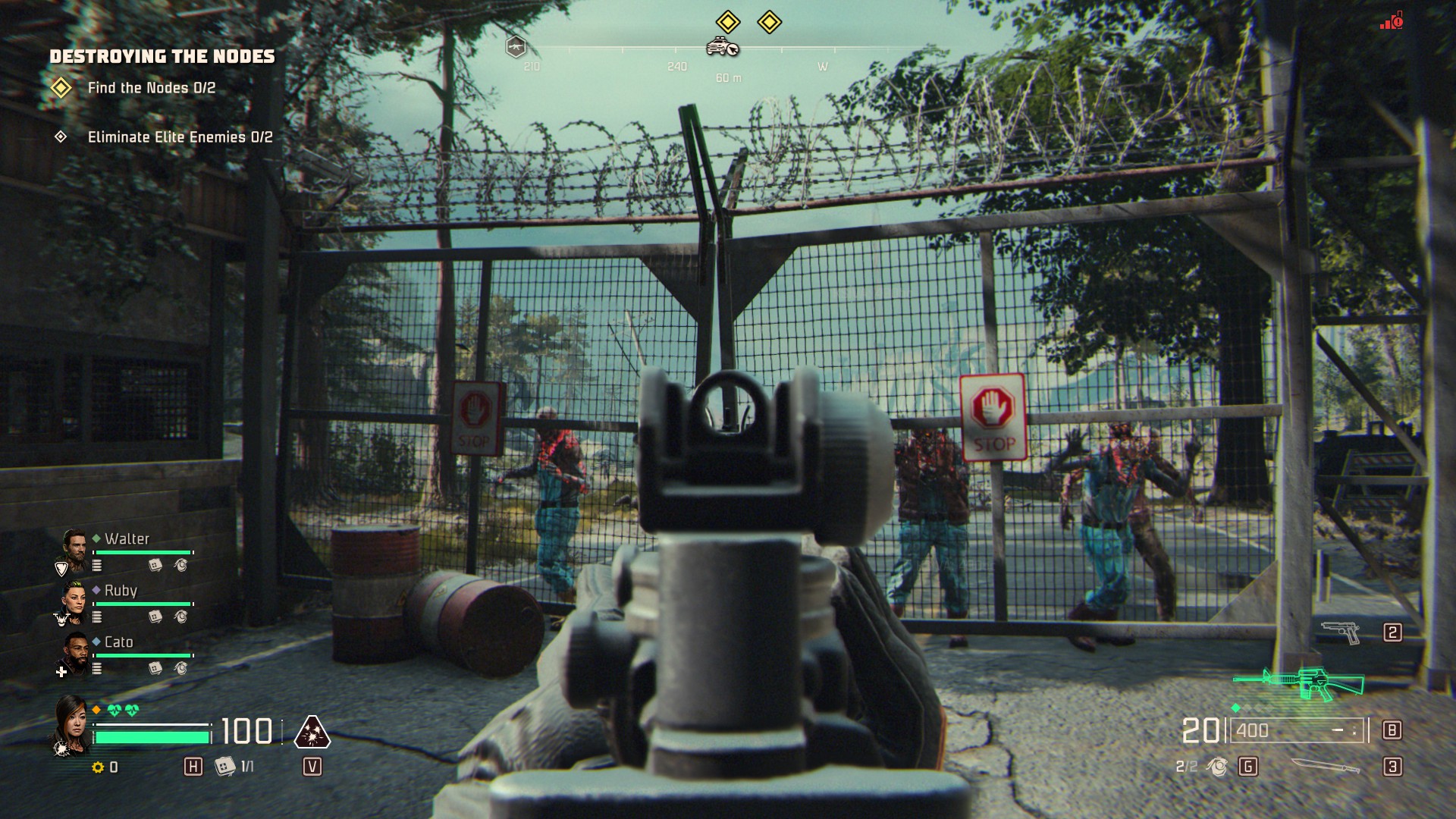Click Walter's teammate portrait

pos(74,550)
